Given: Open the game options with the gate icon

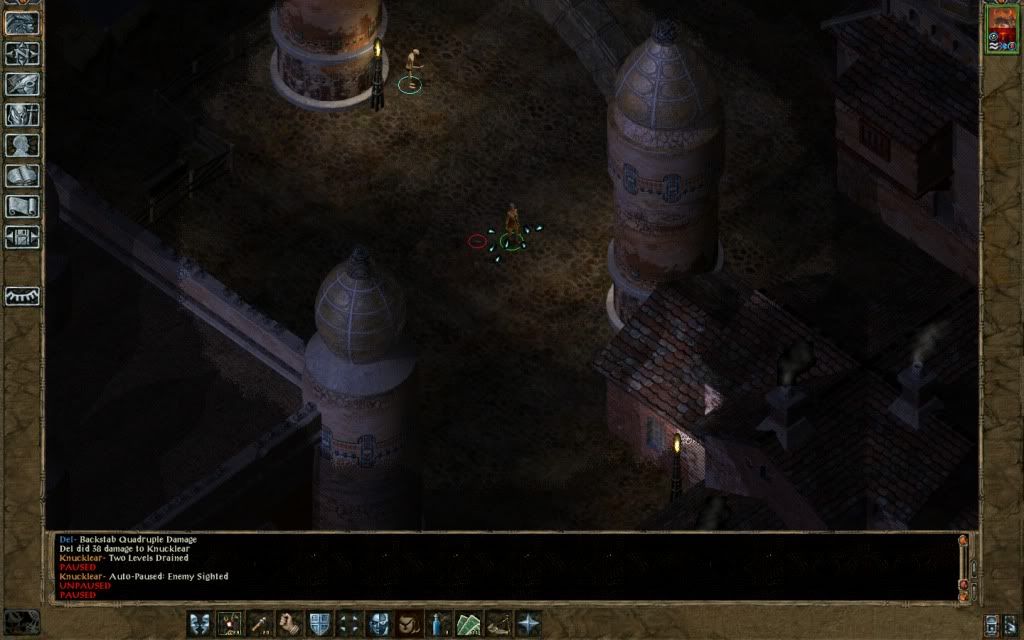Looking at the screenshot, I should pos(22,237).
